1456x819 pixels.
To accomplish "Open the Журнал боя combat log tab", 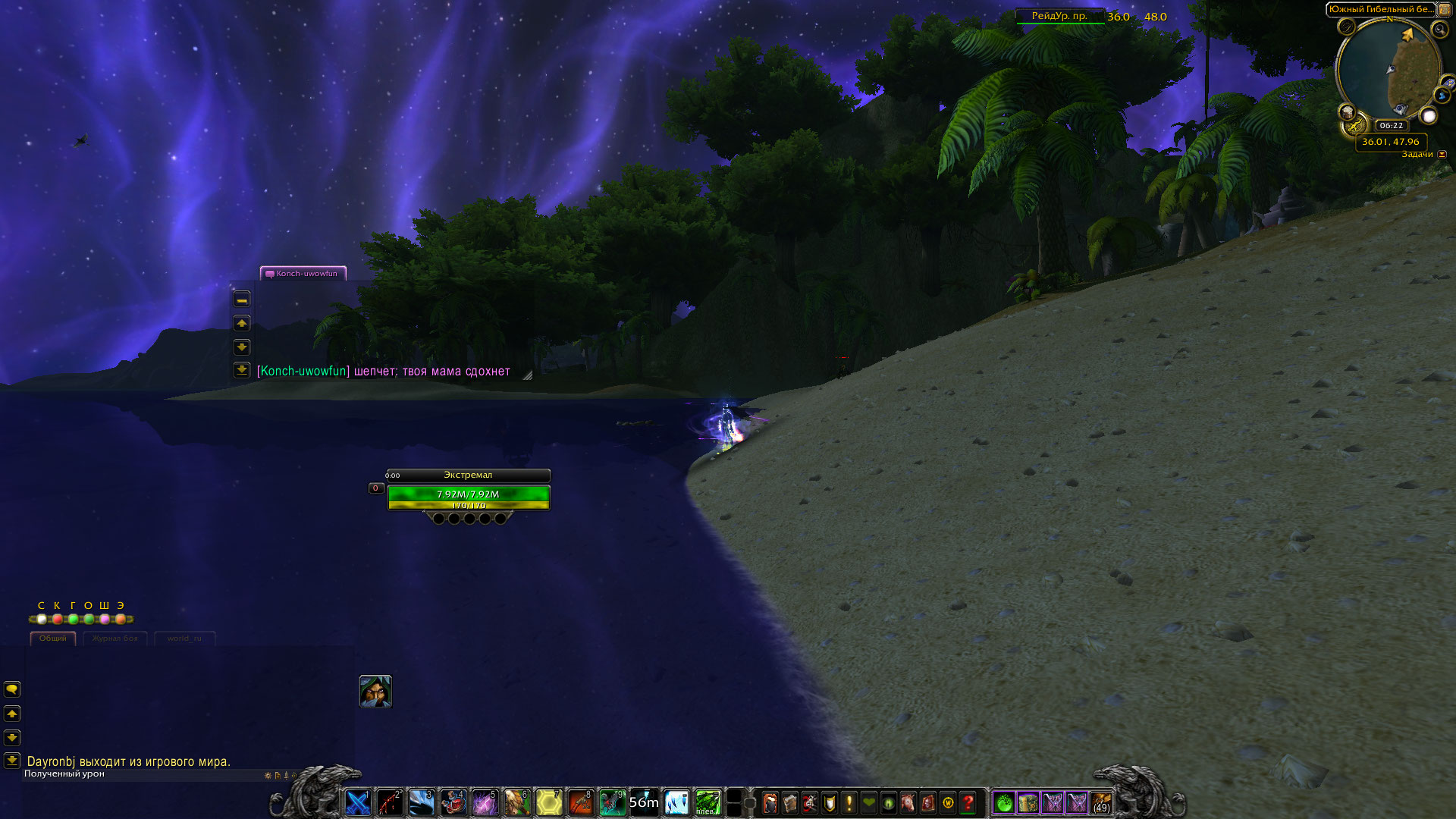I will click(115, 639).
